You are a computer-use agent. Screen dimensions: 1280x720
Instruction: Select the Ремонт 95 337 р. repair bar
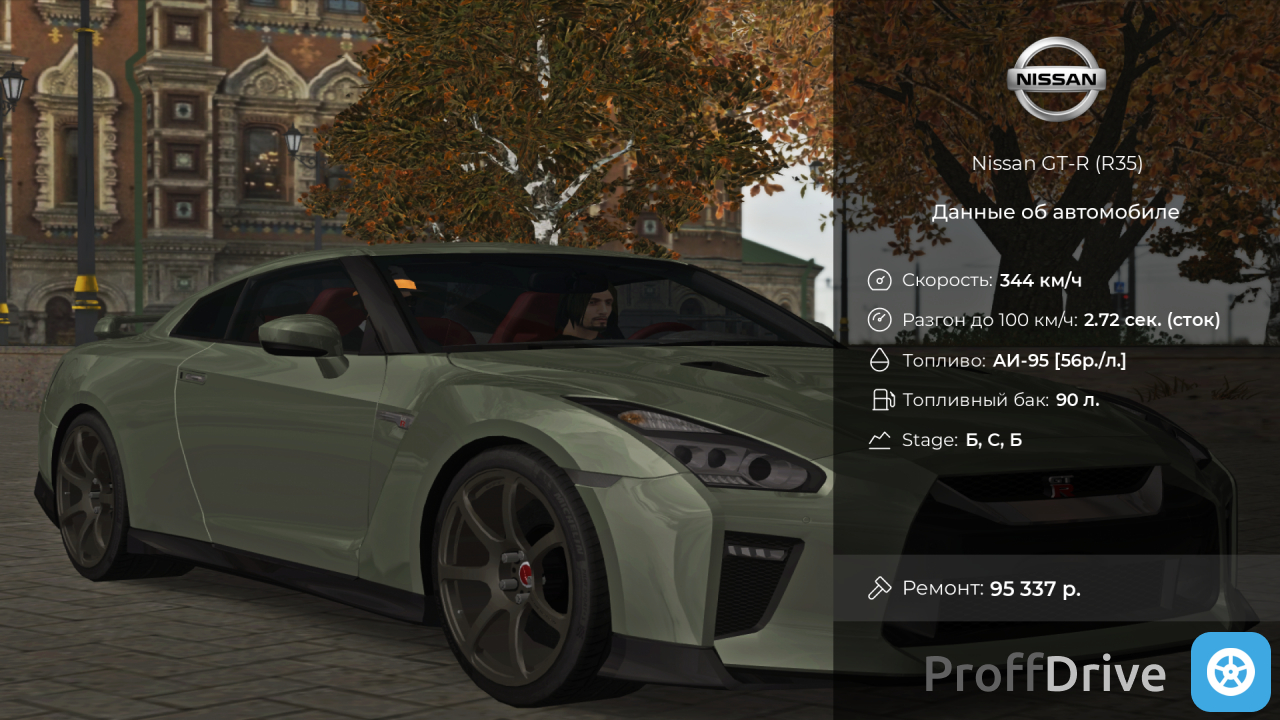coord(1055,588)
